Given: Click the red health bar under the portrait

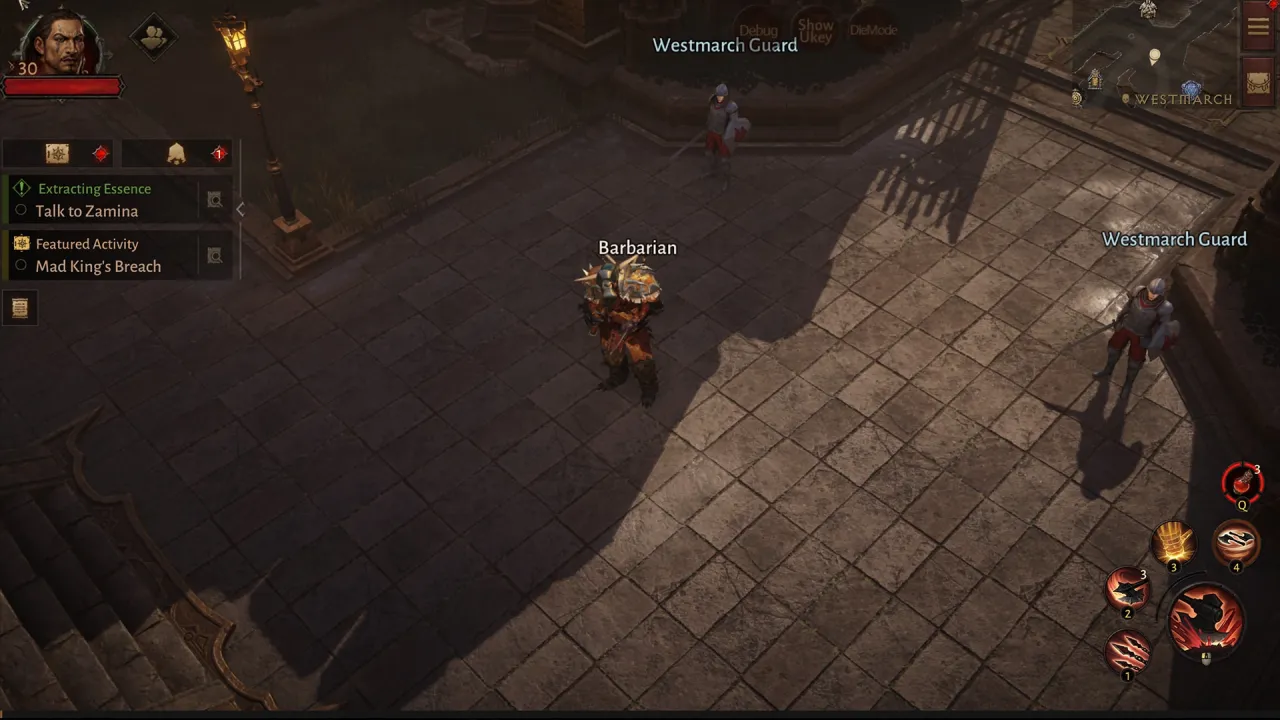Looking at the screenshot, I should 60,87.
